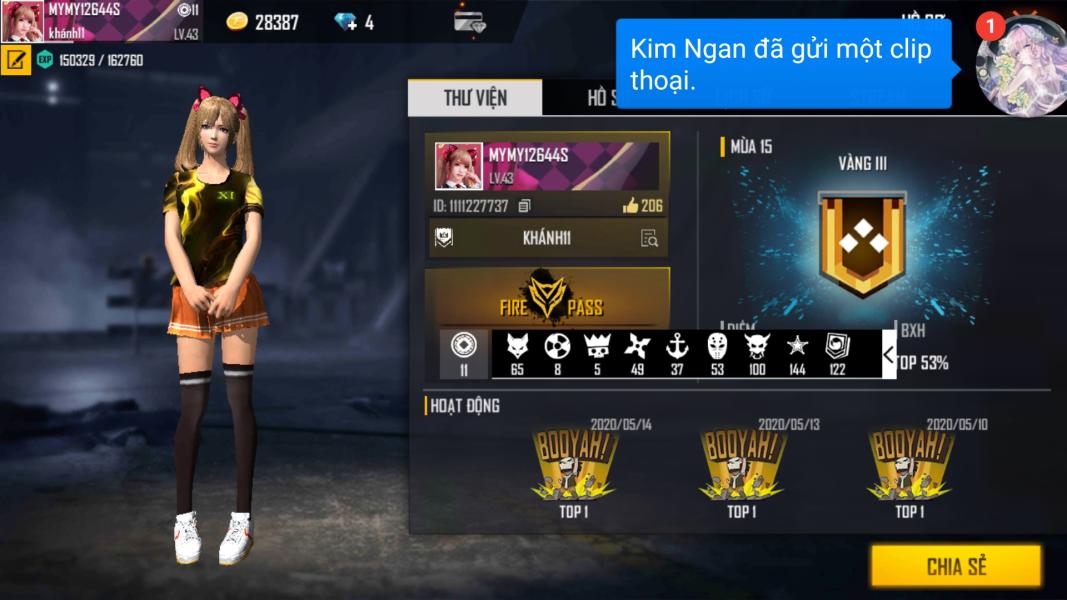This screenshot has height=600, width=1067.
Task: Like the profile with the thumbs-up icon
Action: click(631, 206)
